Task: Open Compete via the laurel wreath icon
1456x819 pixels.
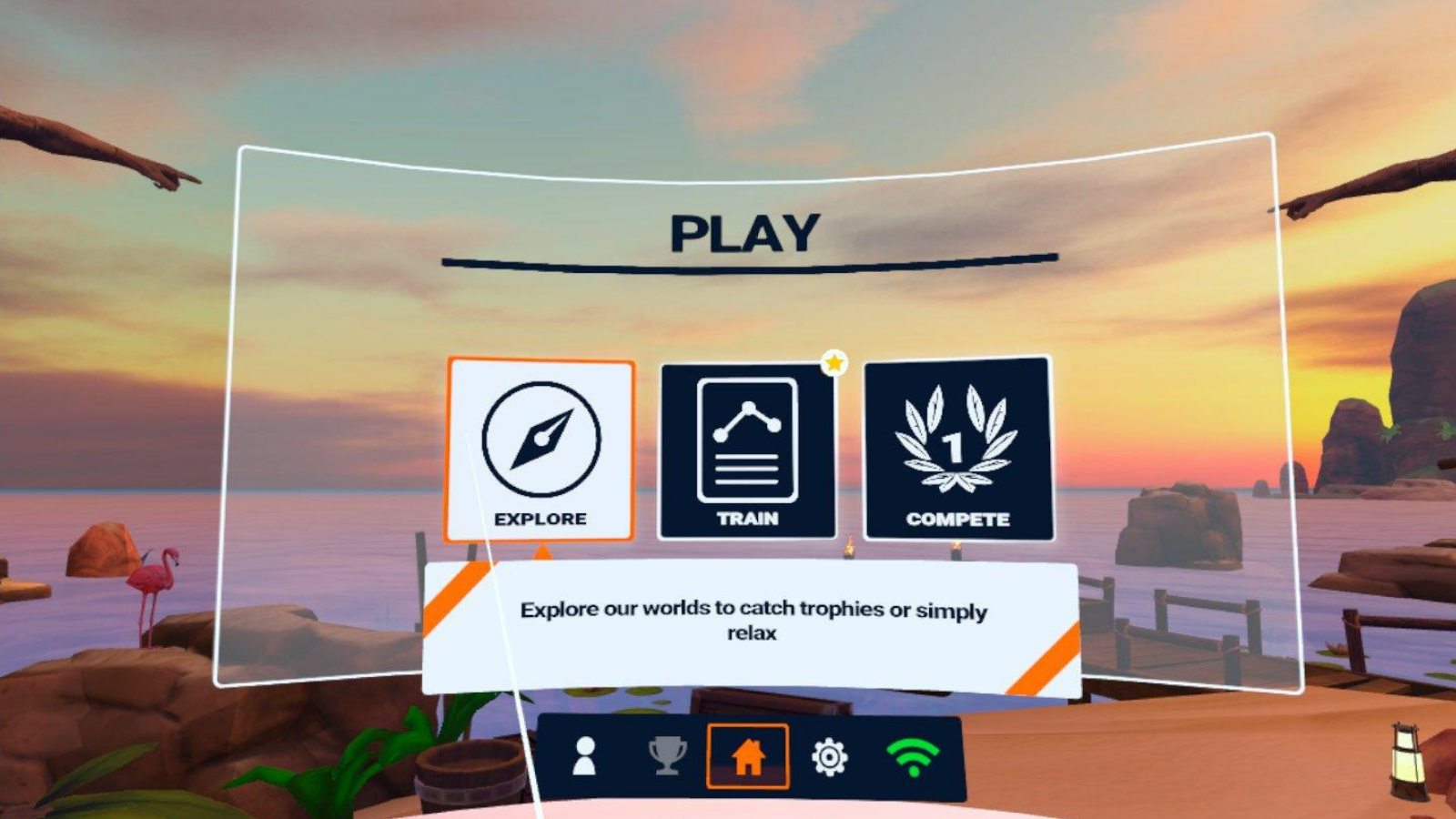Action: tap(958, 435)
